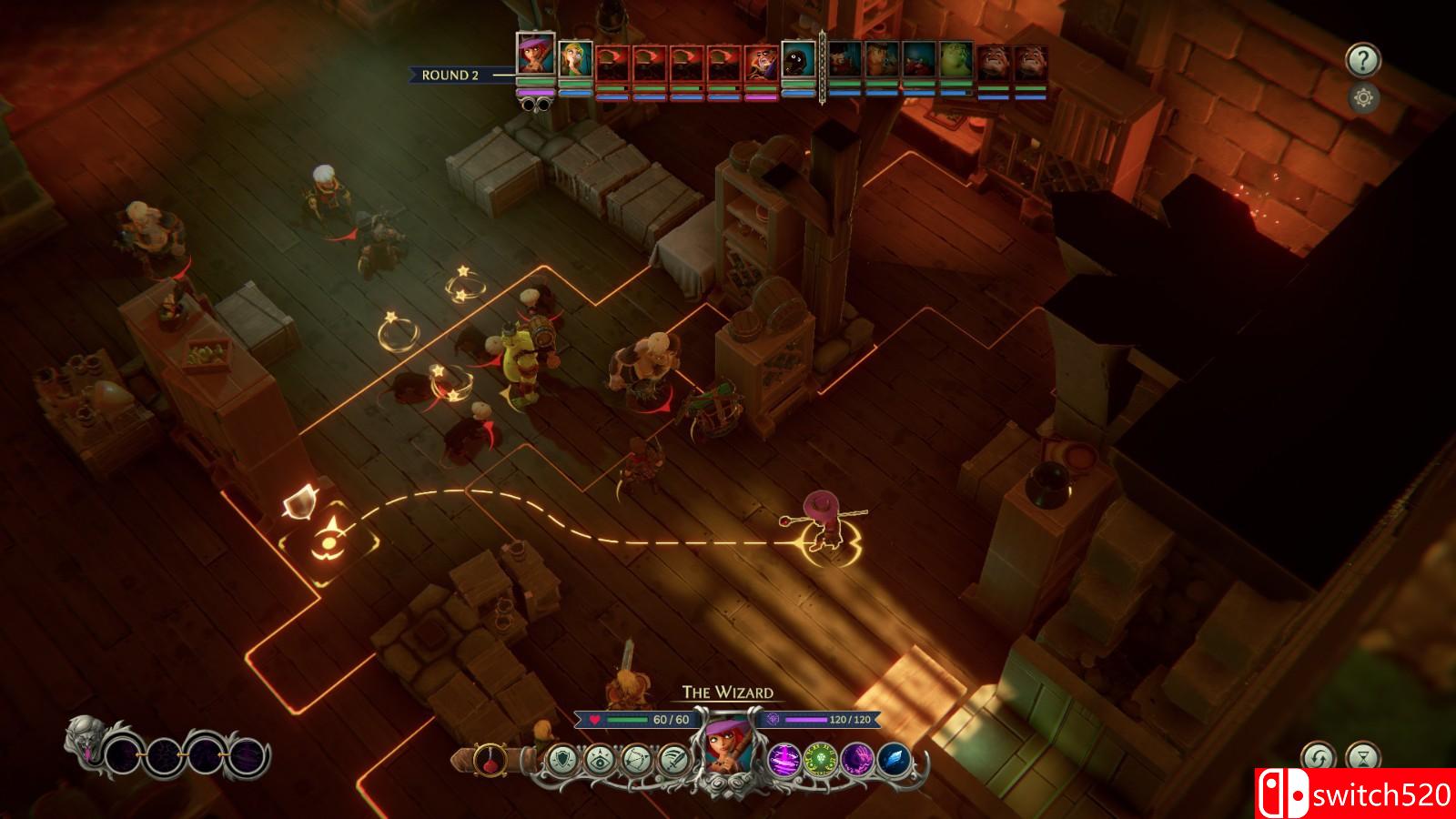The width and height of the screenshot is (1456, 819).
Task: Click the circular arrows button beside the hourglass
Action: 1319,757
